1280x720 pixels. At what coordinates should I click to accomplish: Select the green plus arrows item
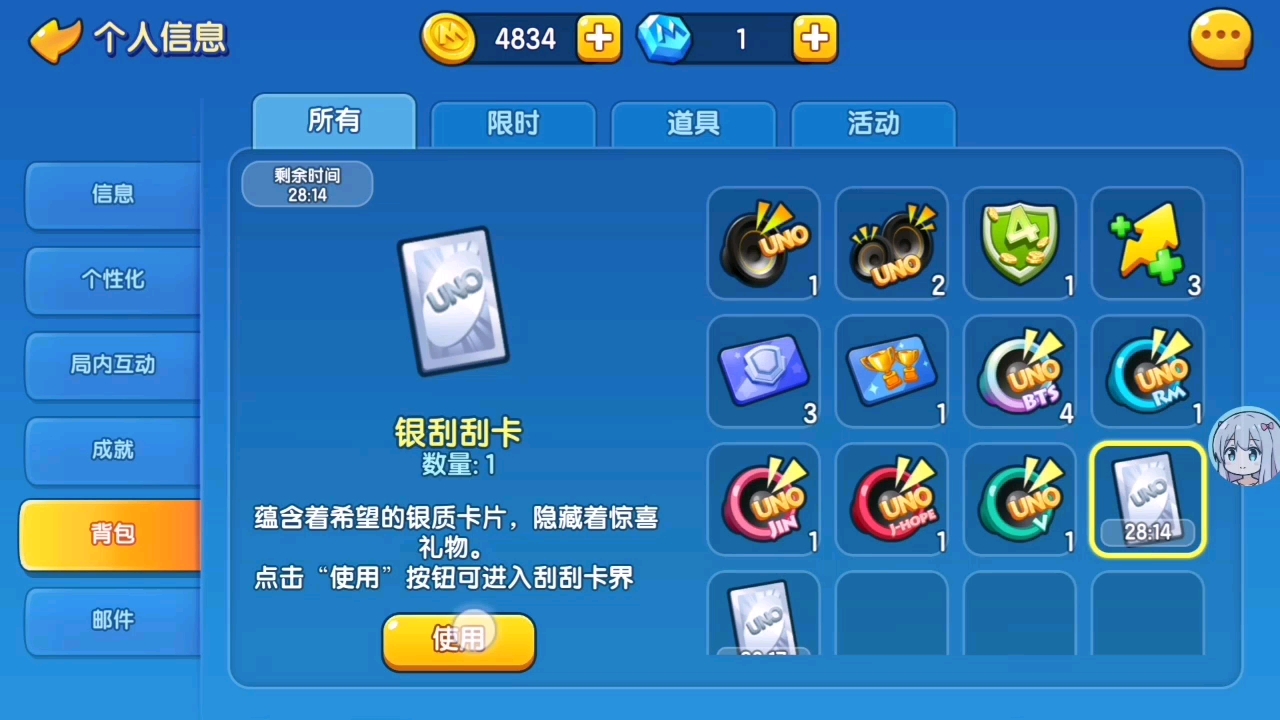pos(1147,243)
